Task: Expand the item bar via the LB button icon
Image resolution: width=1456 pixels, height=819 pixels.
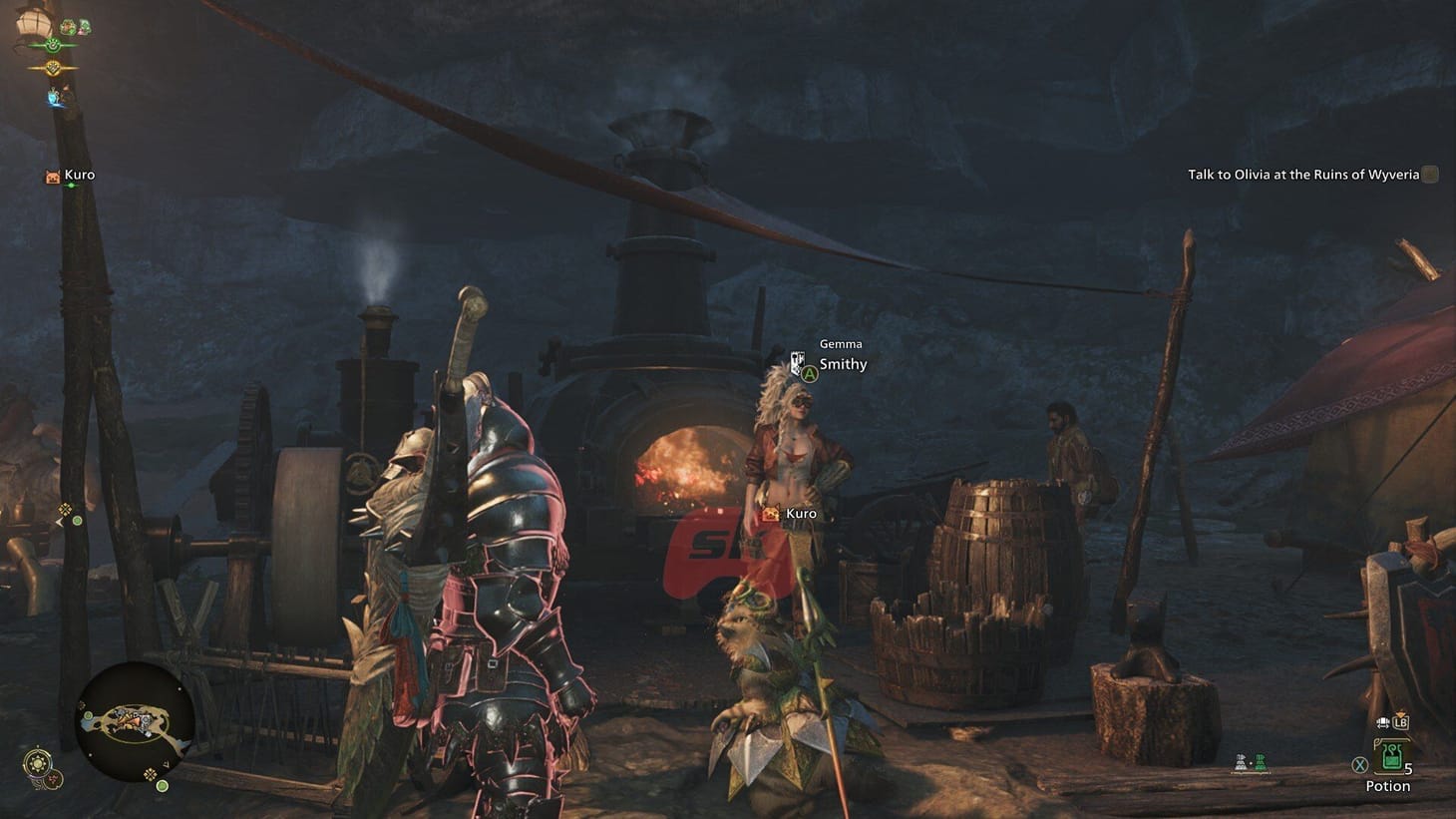Action: tap(1402, 722)
